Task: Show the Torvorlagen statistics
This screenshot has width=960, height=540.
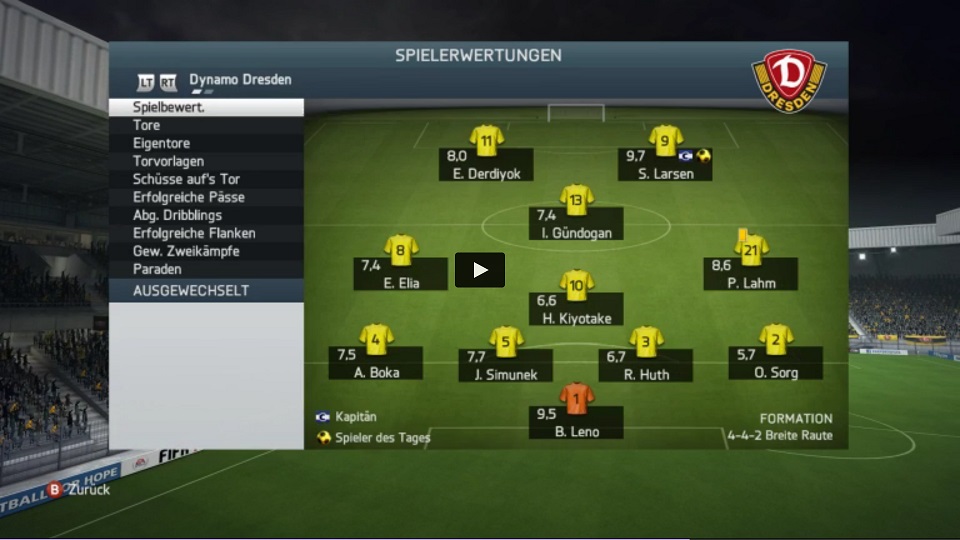Action: 205,161
